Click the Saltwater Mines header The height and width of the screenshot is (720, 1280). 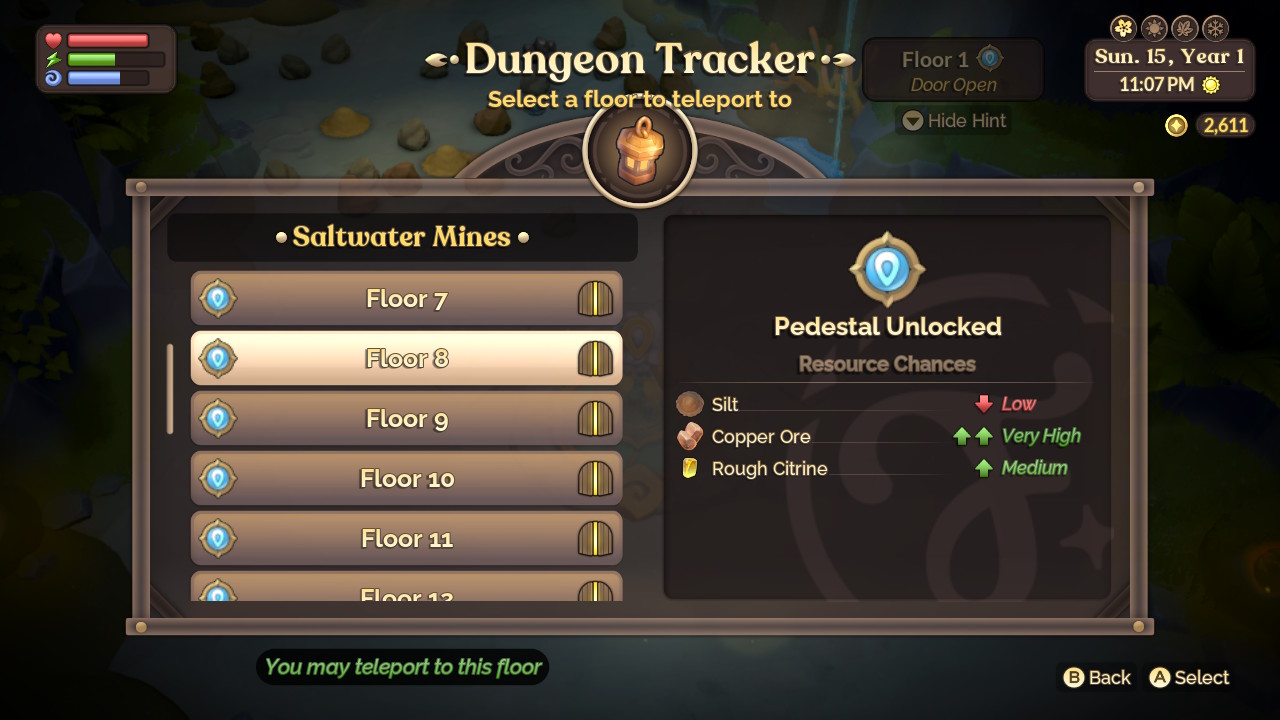402,237
